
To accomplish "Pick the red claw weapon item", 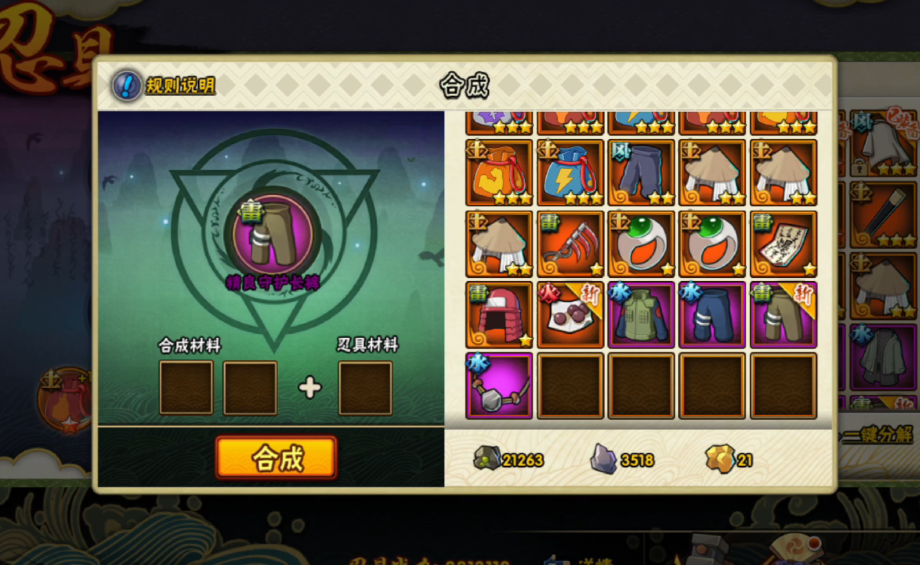I will point(570,244).
